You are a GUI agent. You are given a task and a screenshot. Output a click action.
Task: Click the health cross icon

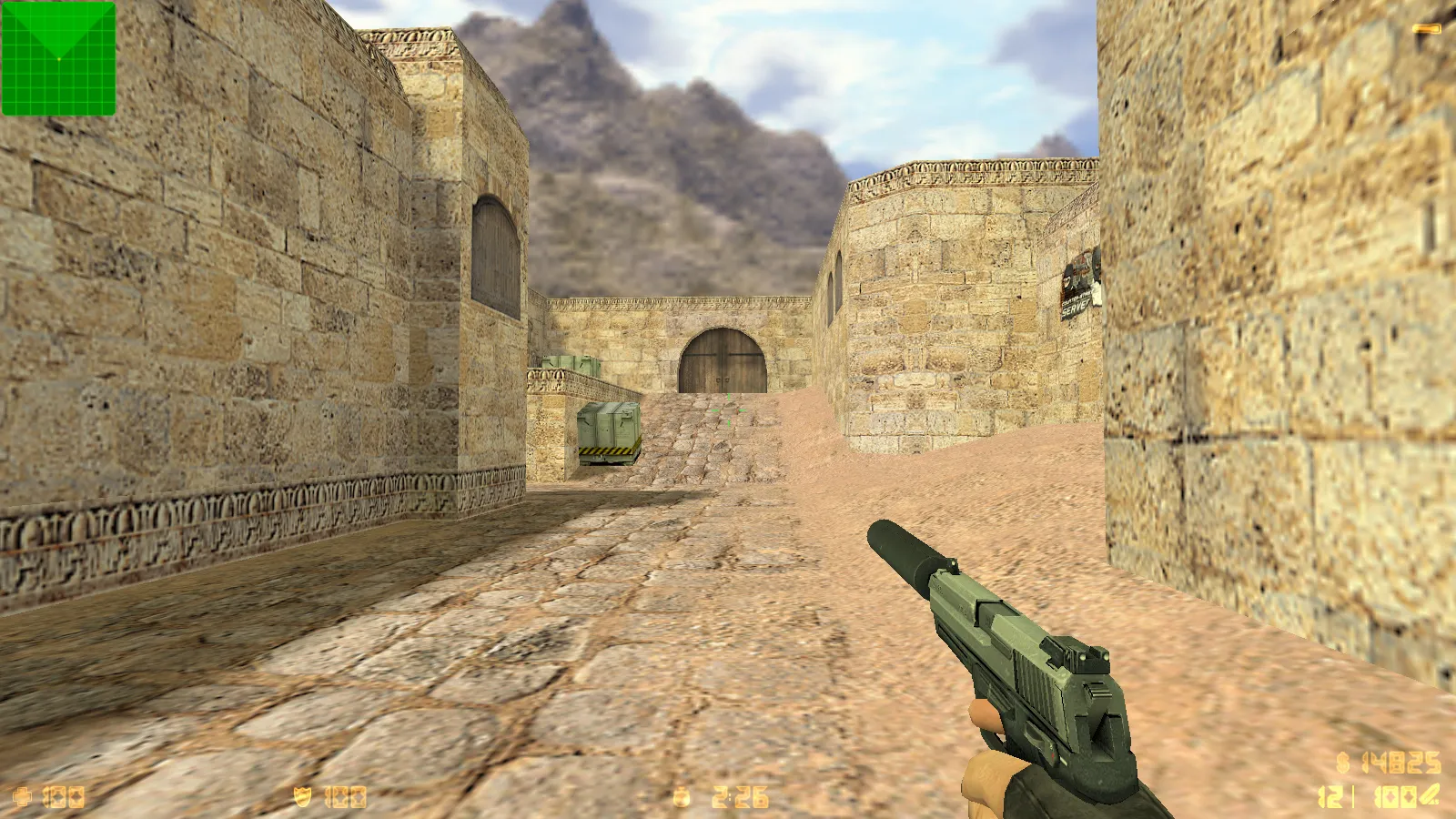click(x=23, y=795)
